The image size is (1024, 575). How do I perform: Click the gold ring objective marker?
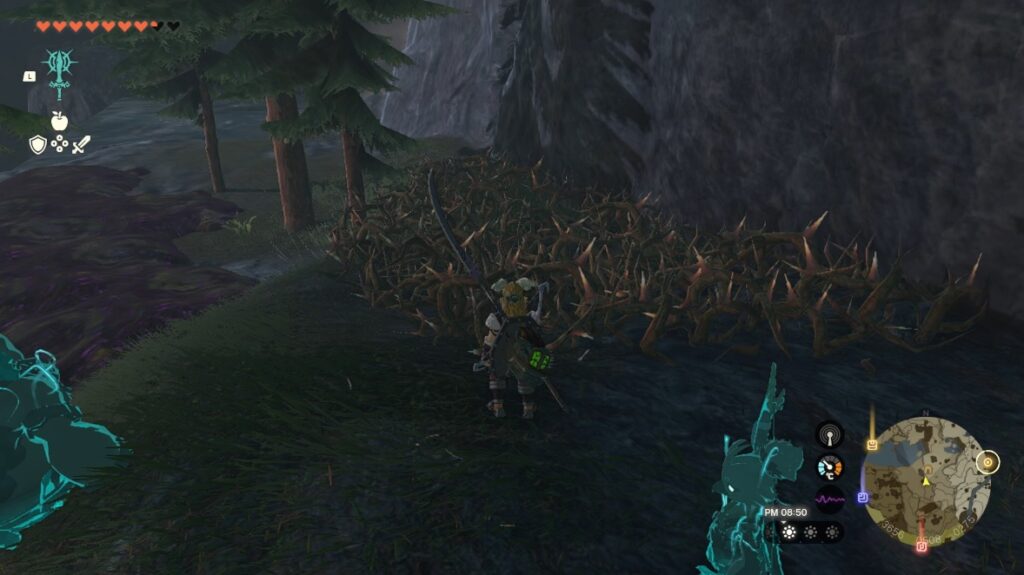point(987,462)
